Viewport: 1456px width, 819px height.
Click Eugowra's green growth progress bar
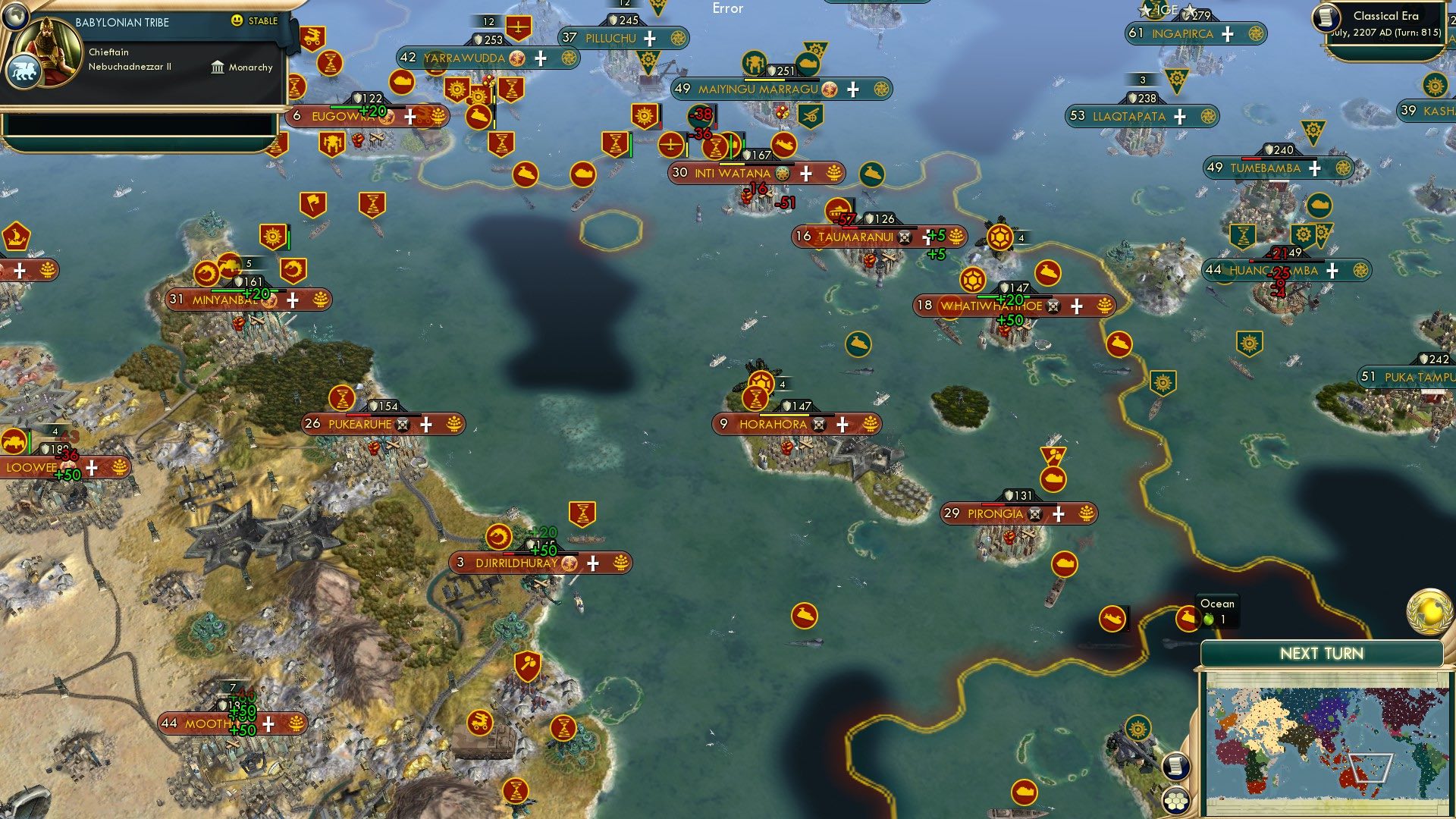[x=345, y=107]
